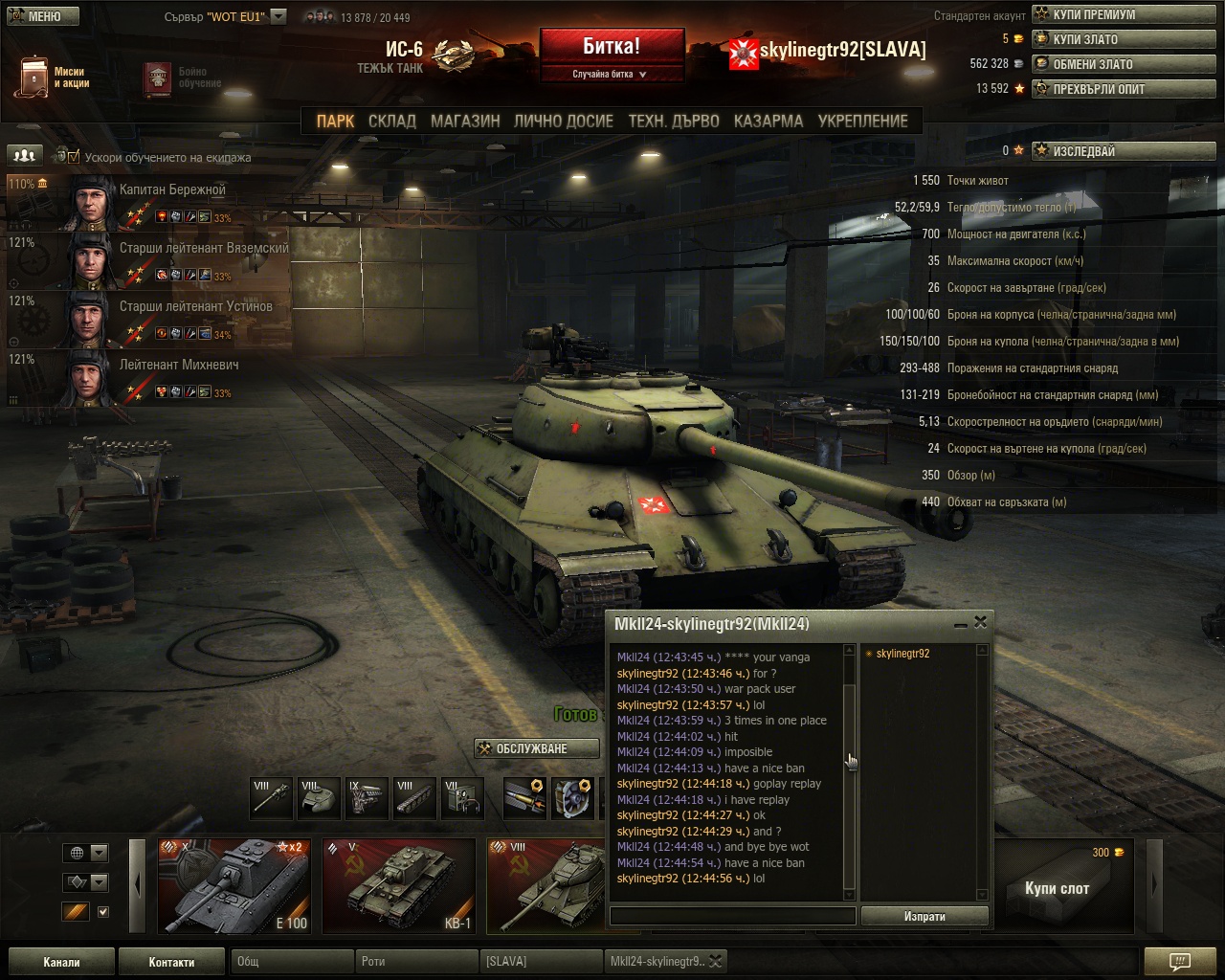Select the E 100 tank in carousel

234,885
